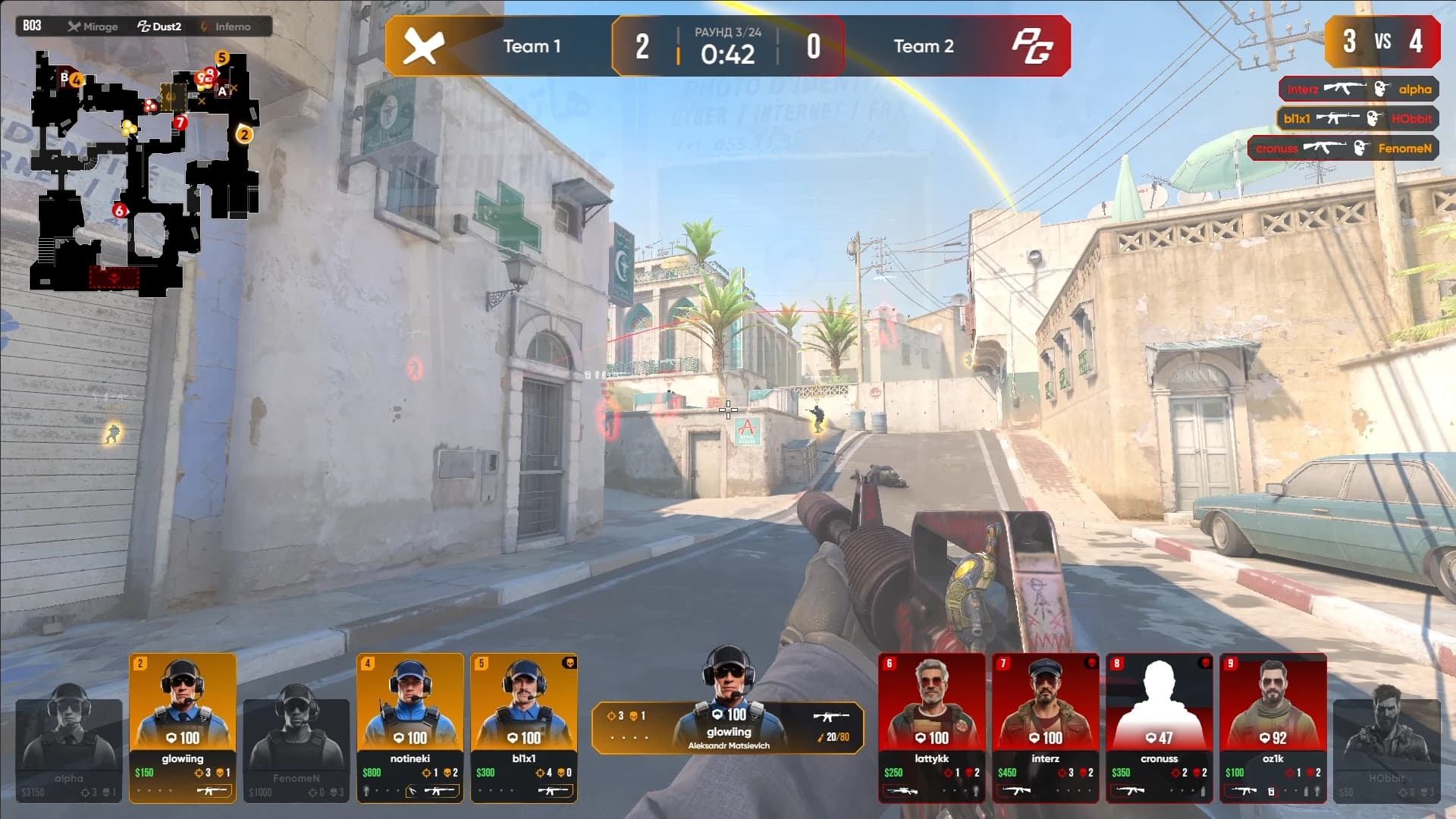The width and height of the screenshot is (1456, 819).
Task: Choose notineki's player card
Action: [x=410, y=726]
